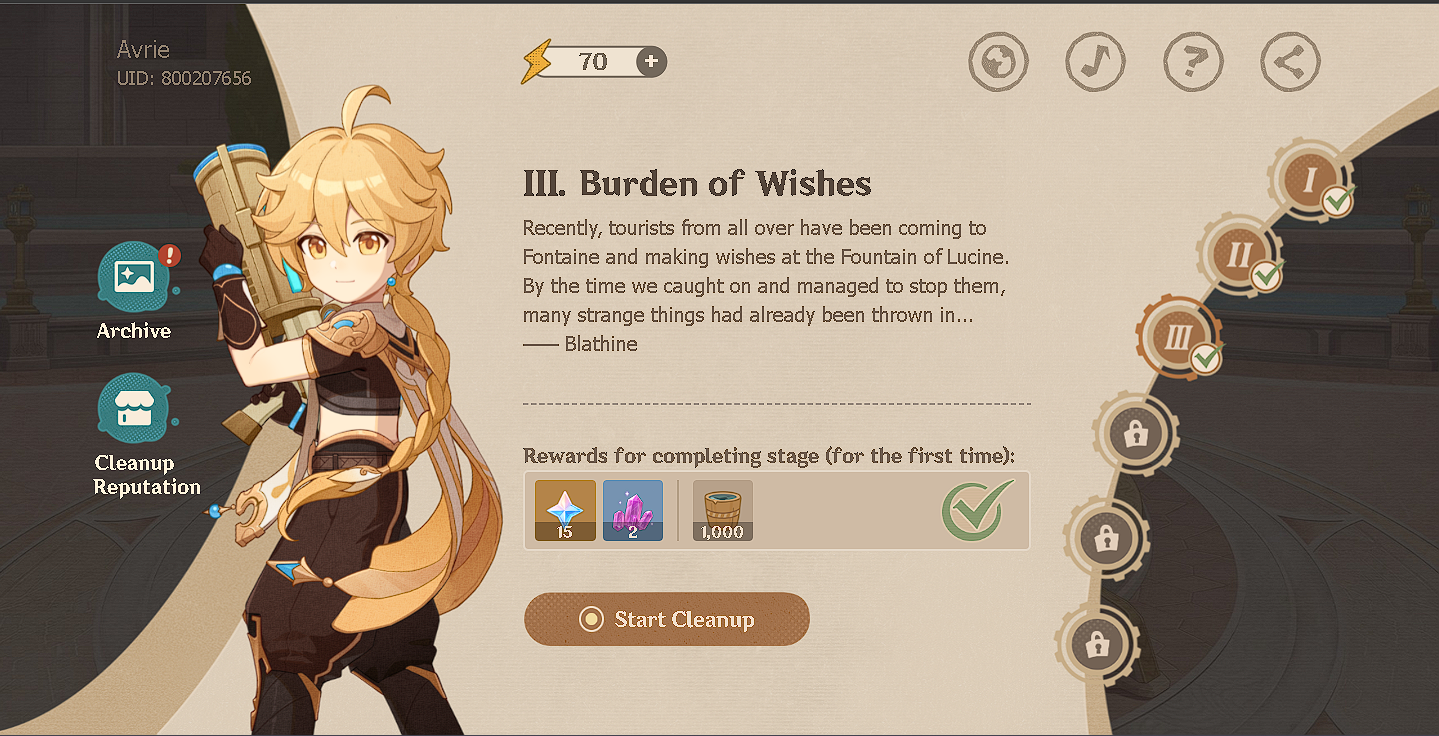Open the Archive panel
The height and width of the screenshot is (736, 1439).
(134, 278)
